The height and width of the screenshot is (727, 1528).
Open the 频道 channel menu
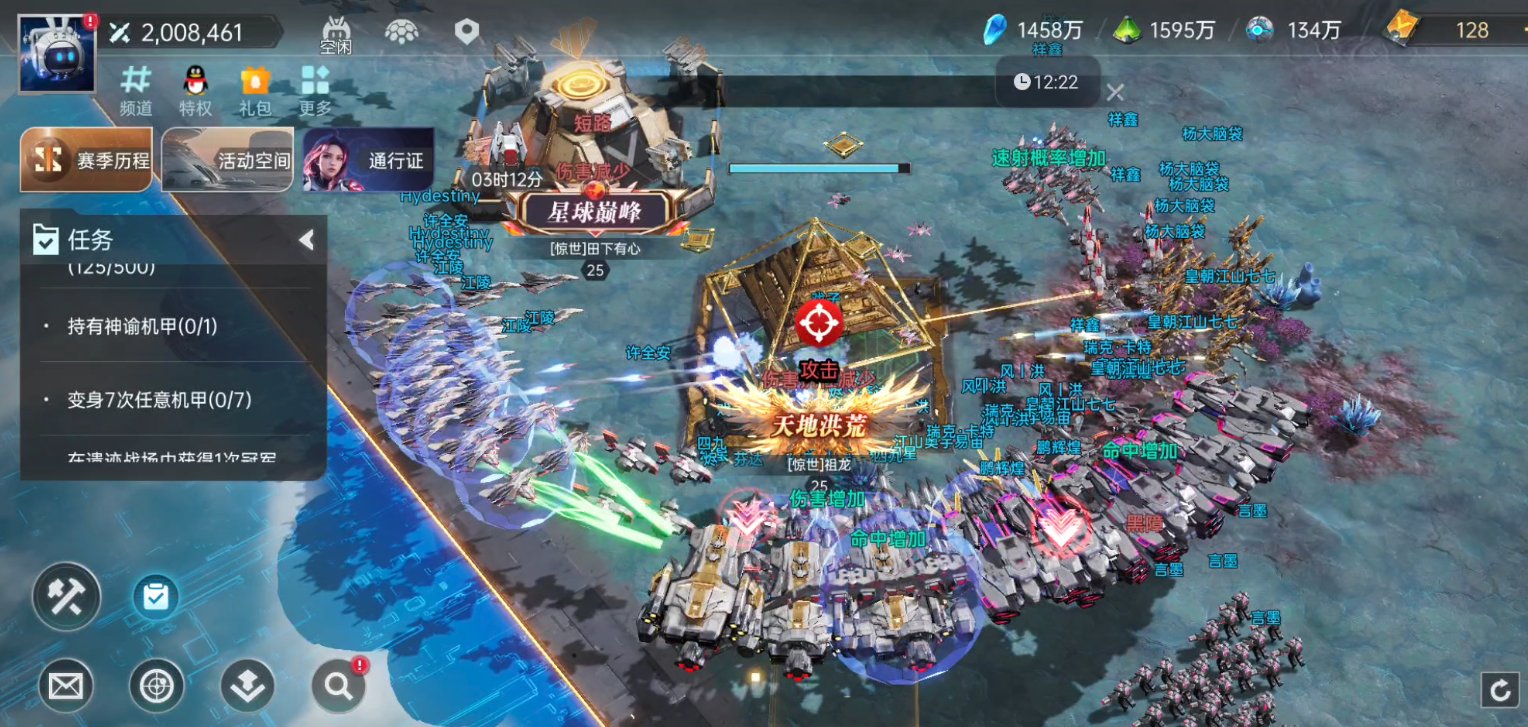[136, 90]
